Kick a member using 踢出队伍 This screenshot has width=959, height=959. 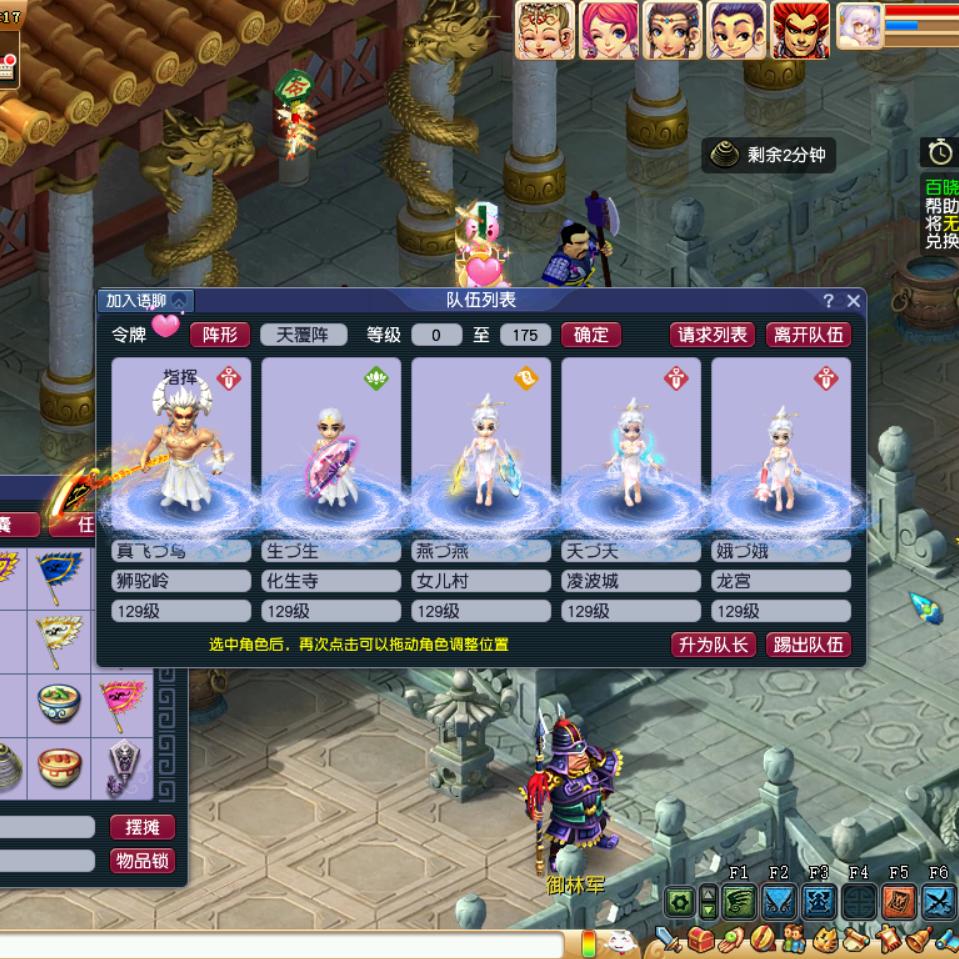pyautogui.click(x=808, y=645)
